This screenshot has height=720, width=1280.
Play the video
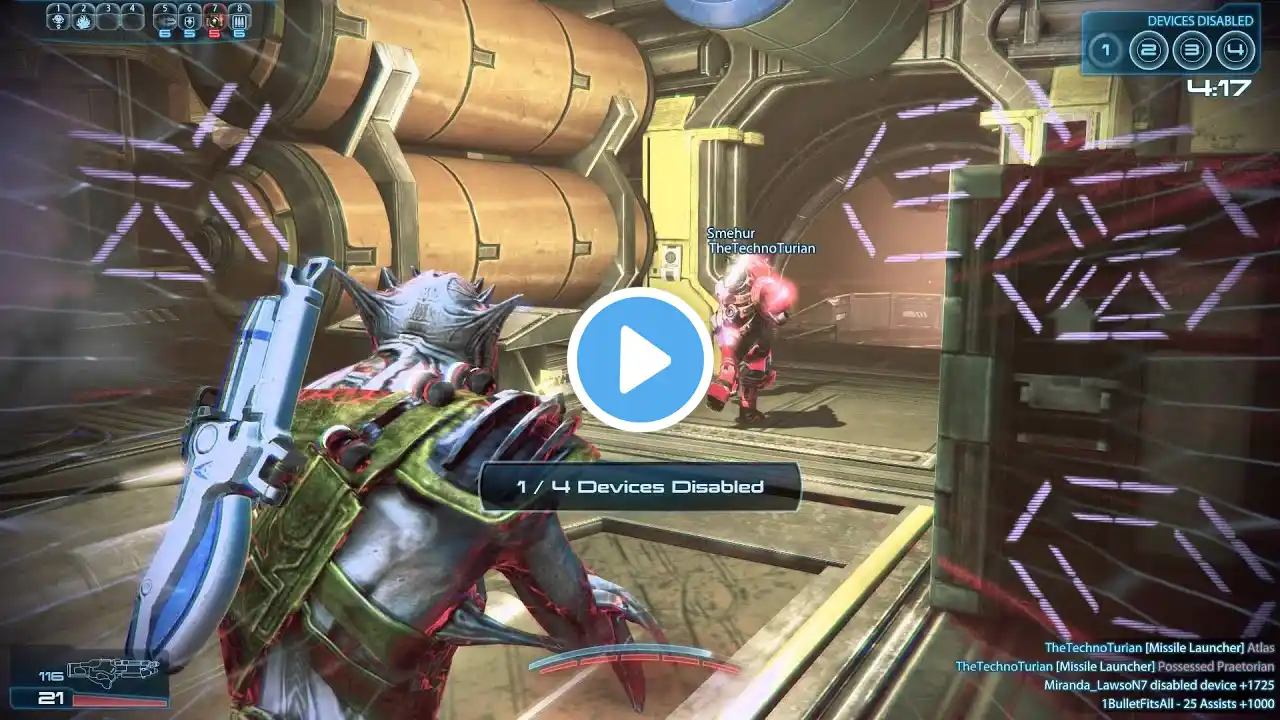[640, 359]
